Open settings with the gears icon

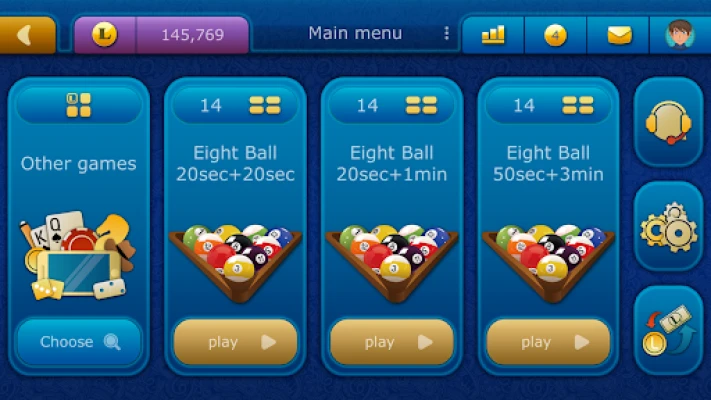coord(668,228)
